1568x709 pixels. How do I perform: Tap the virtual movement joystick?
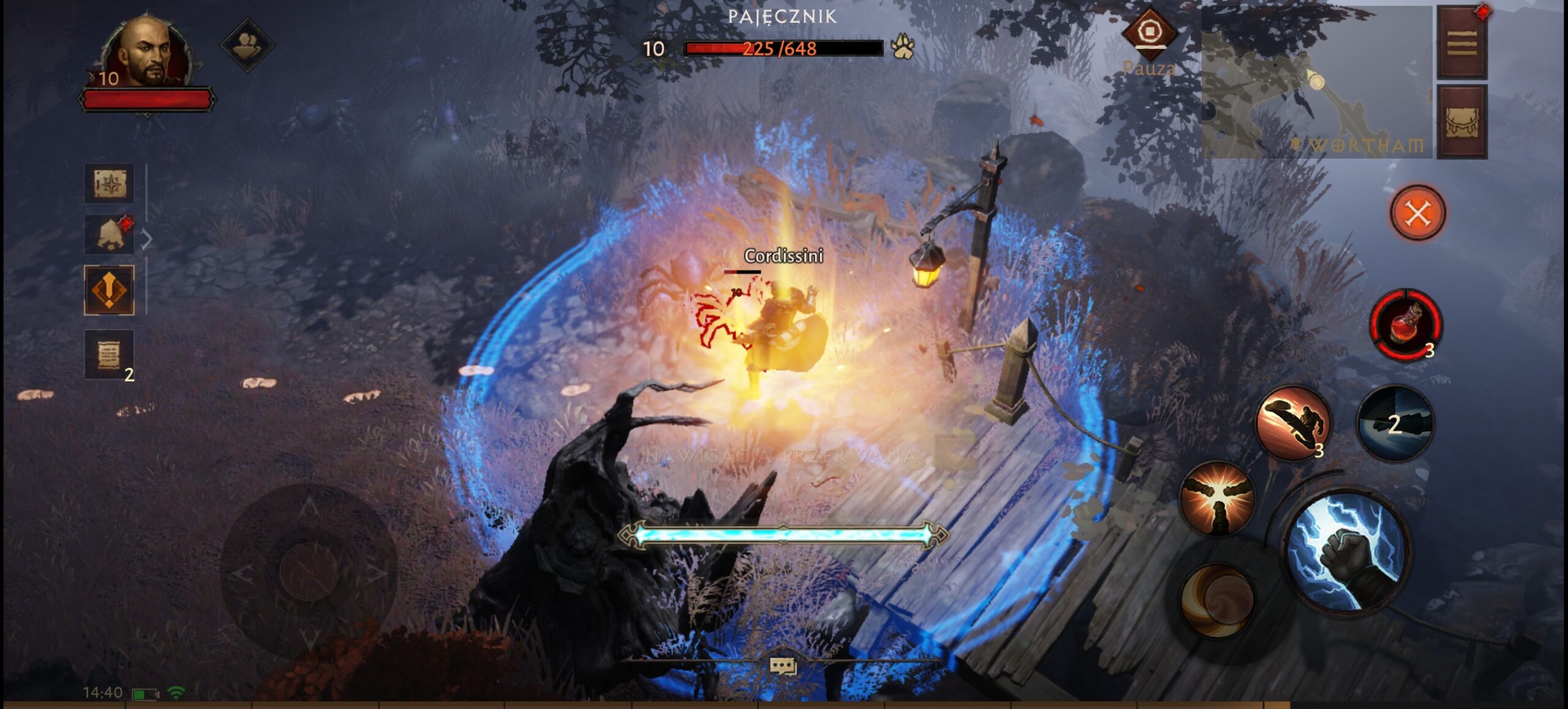point(309,572)
